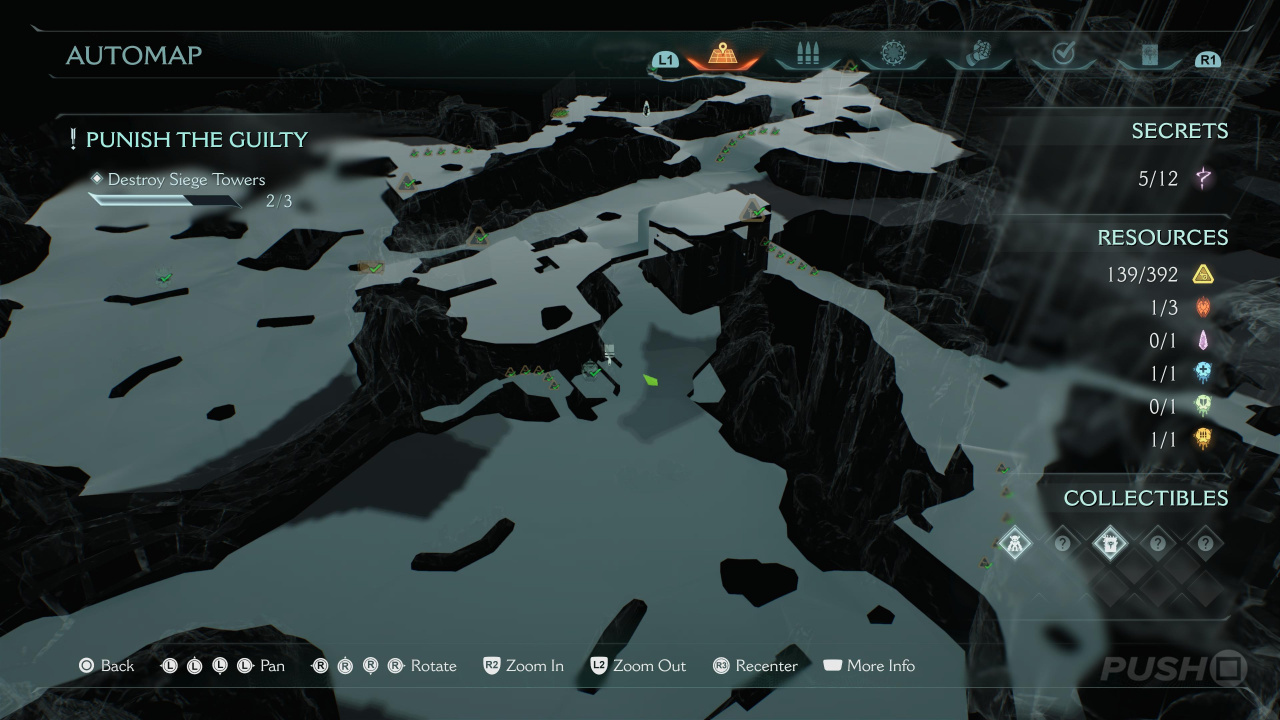The width and height of the screenshot is (1280, 720).
Task: Click the pink crystal shard resource icon
Action: [1203, 340]
